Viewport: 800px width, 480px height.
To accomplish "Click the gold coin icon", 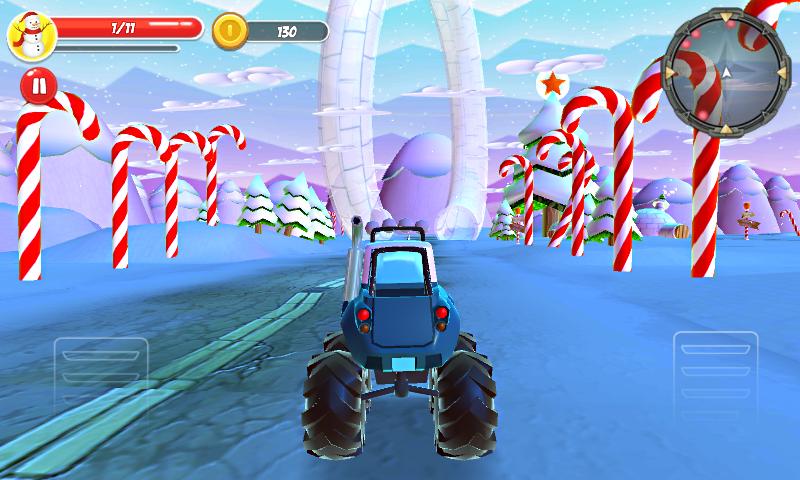I will click(229, 31).
